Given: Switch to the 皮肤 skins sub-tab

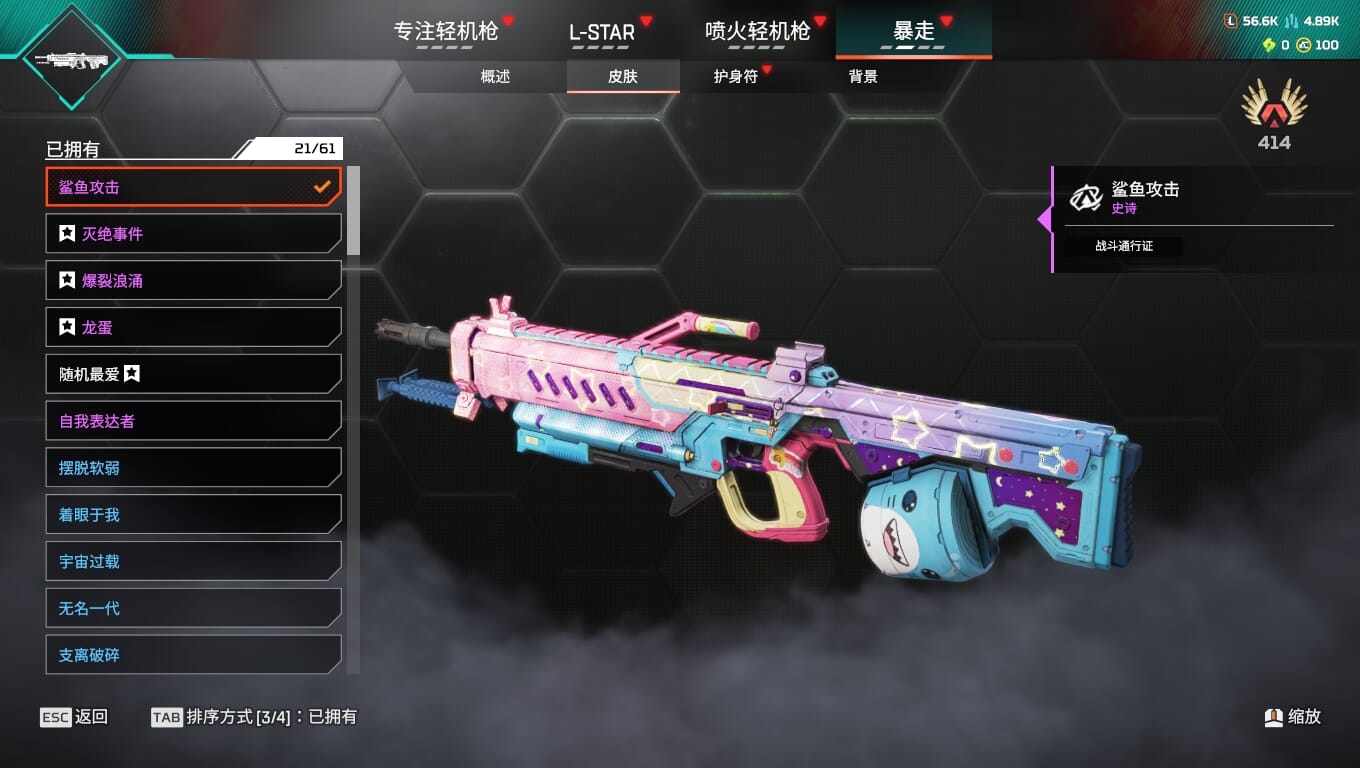Looking at the screenshot, I should point(622,76).
